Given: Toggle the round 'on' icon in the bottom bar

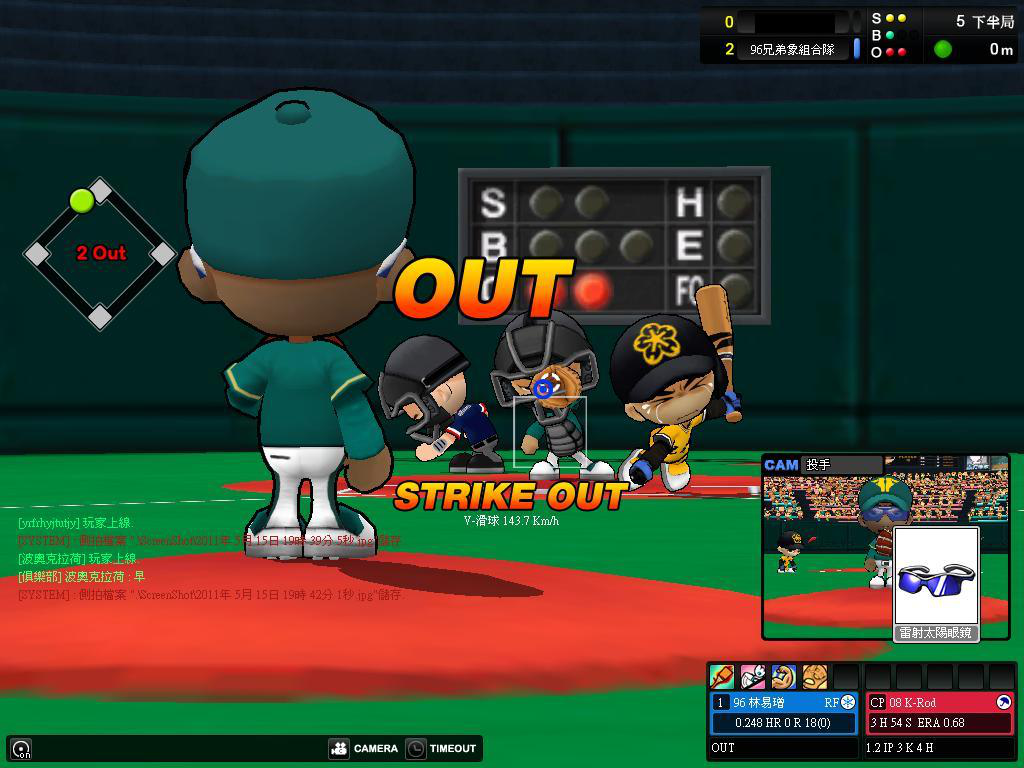Looking at the screenshot, I should point(21,748).
